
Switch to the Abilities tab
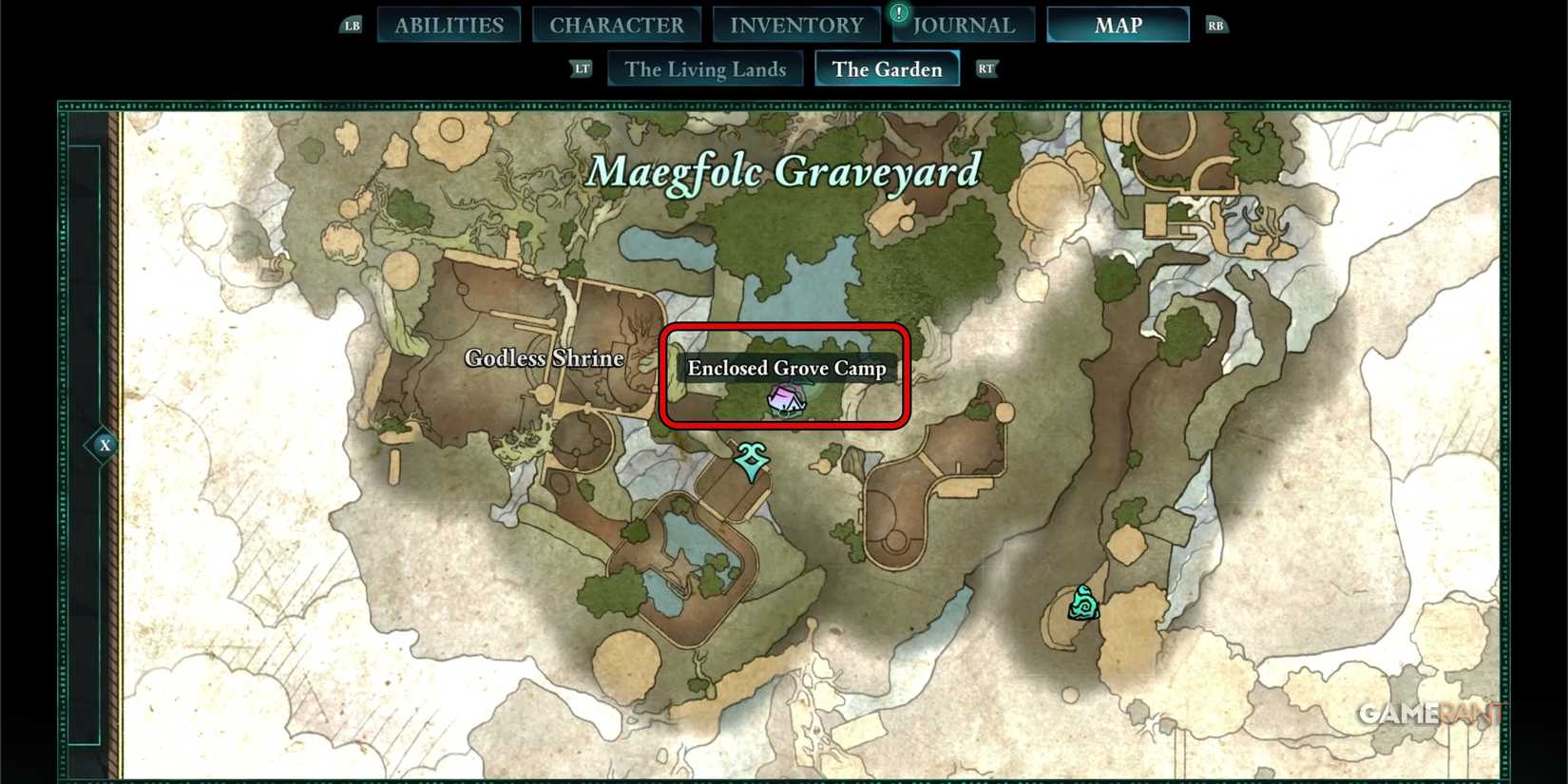449,25
